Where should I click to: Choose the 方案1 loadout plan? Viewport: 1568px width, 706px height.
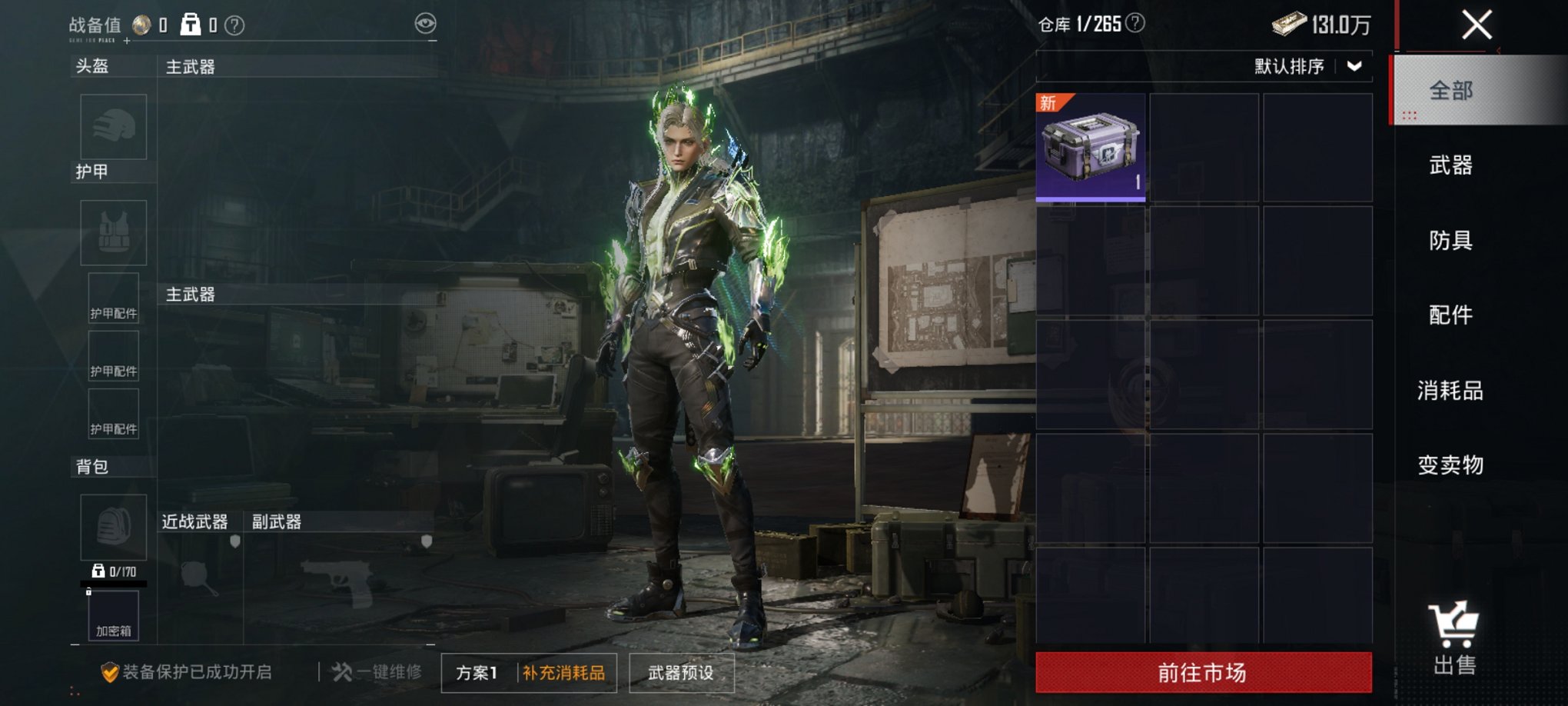pos(477,673)
